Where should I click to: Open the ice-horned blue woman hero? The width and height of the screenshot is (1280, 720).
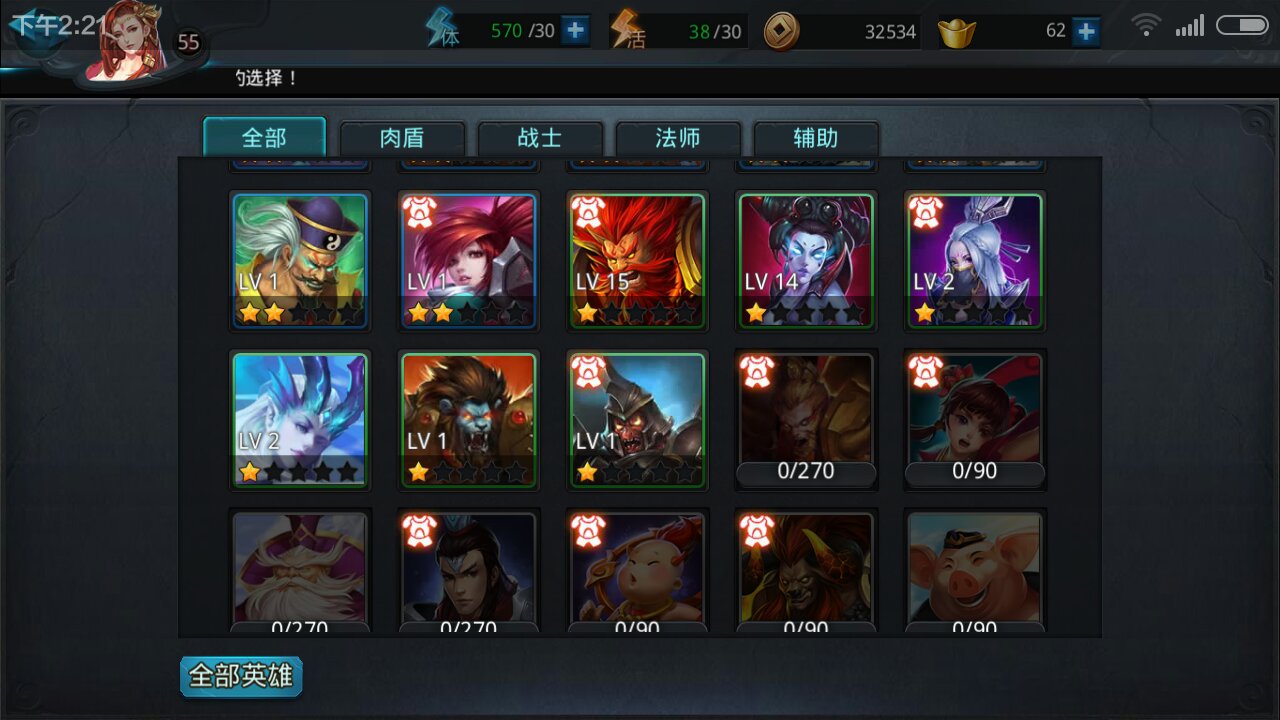tap(300, 419)
